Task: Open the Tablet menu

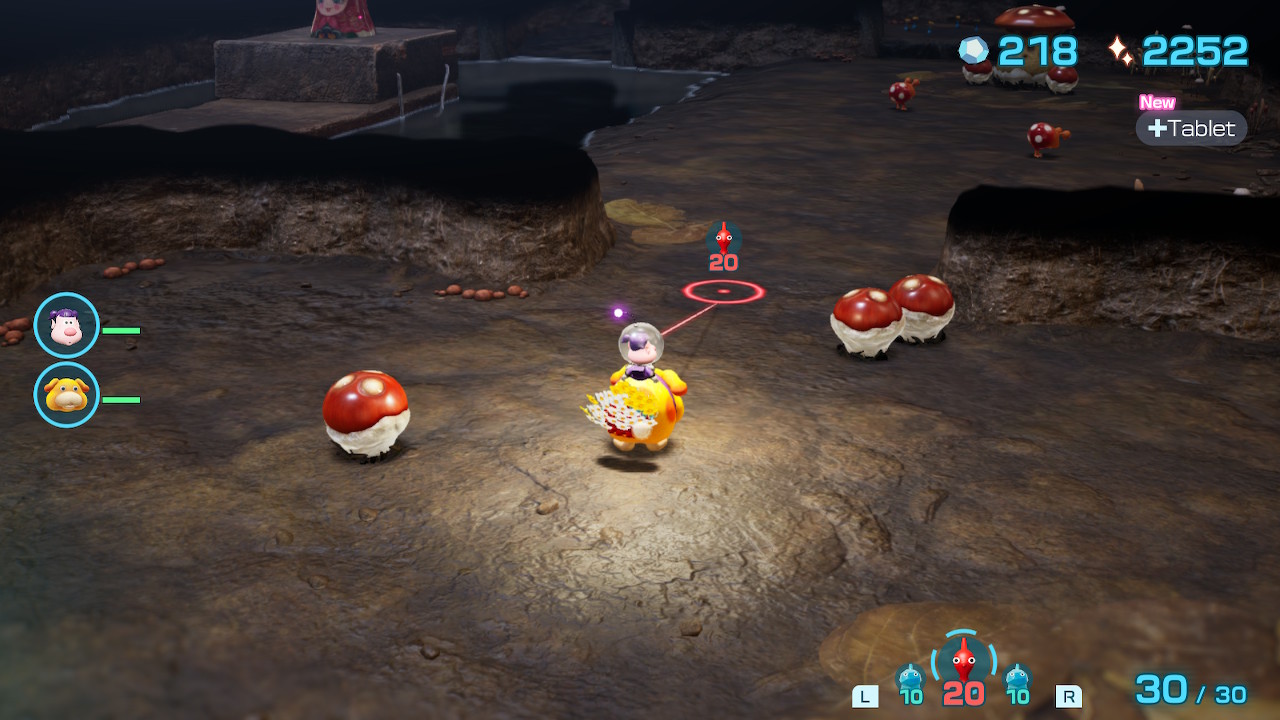Action: click(x=1191, y=128)
